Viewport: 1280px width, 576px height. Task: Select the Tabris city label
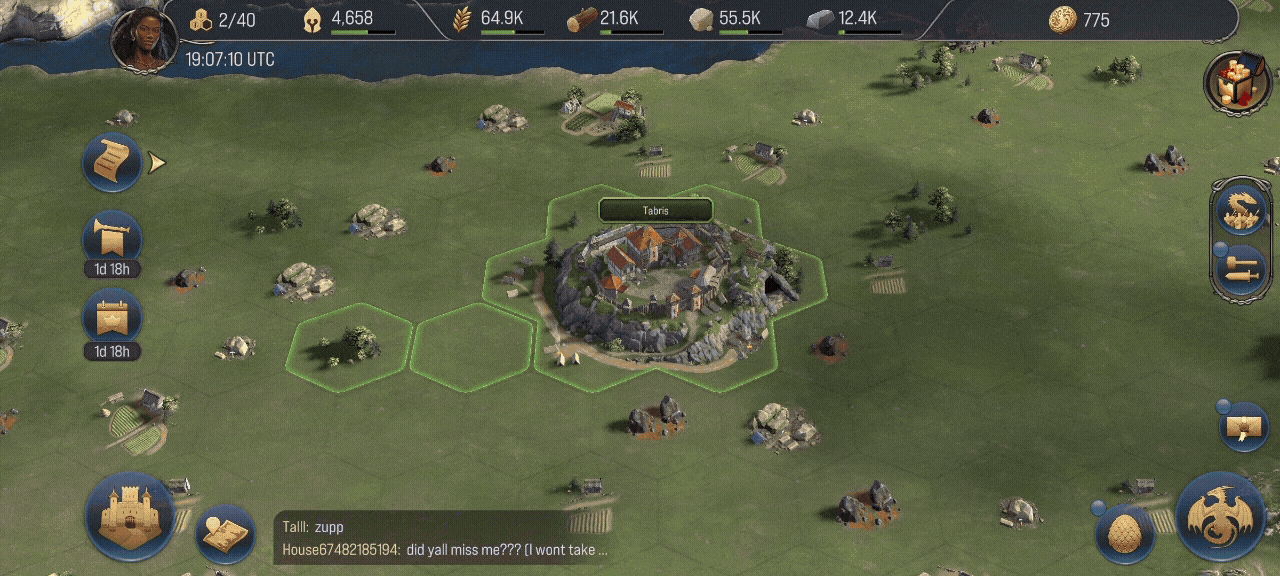[655, 211]
